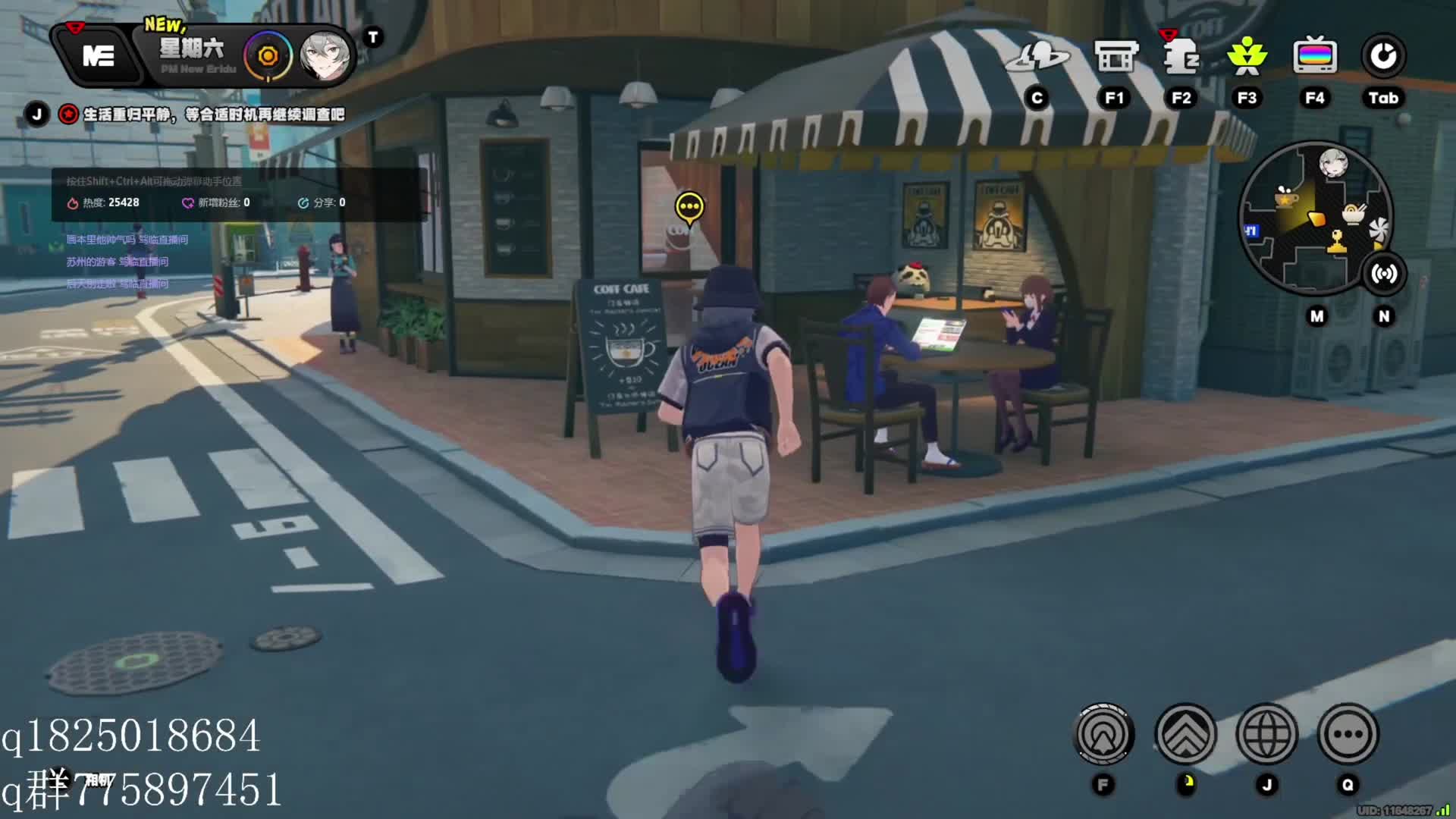Open the shop stall icon

click(1115, 56)
